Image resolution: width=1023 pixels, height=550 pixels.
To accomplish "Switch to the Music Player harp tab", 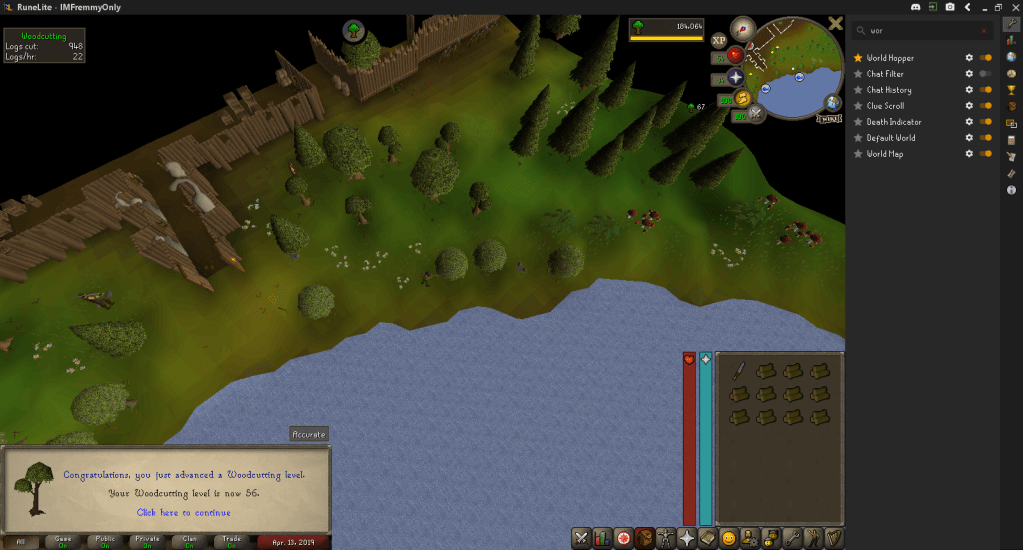I will coord(835,538).
